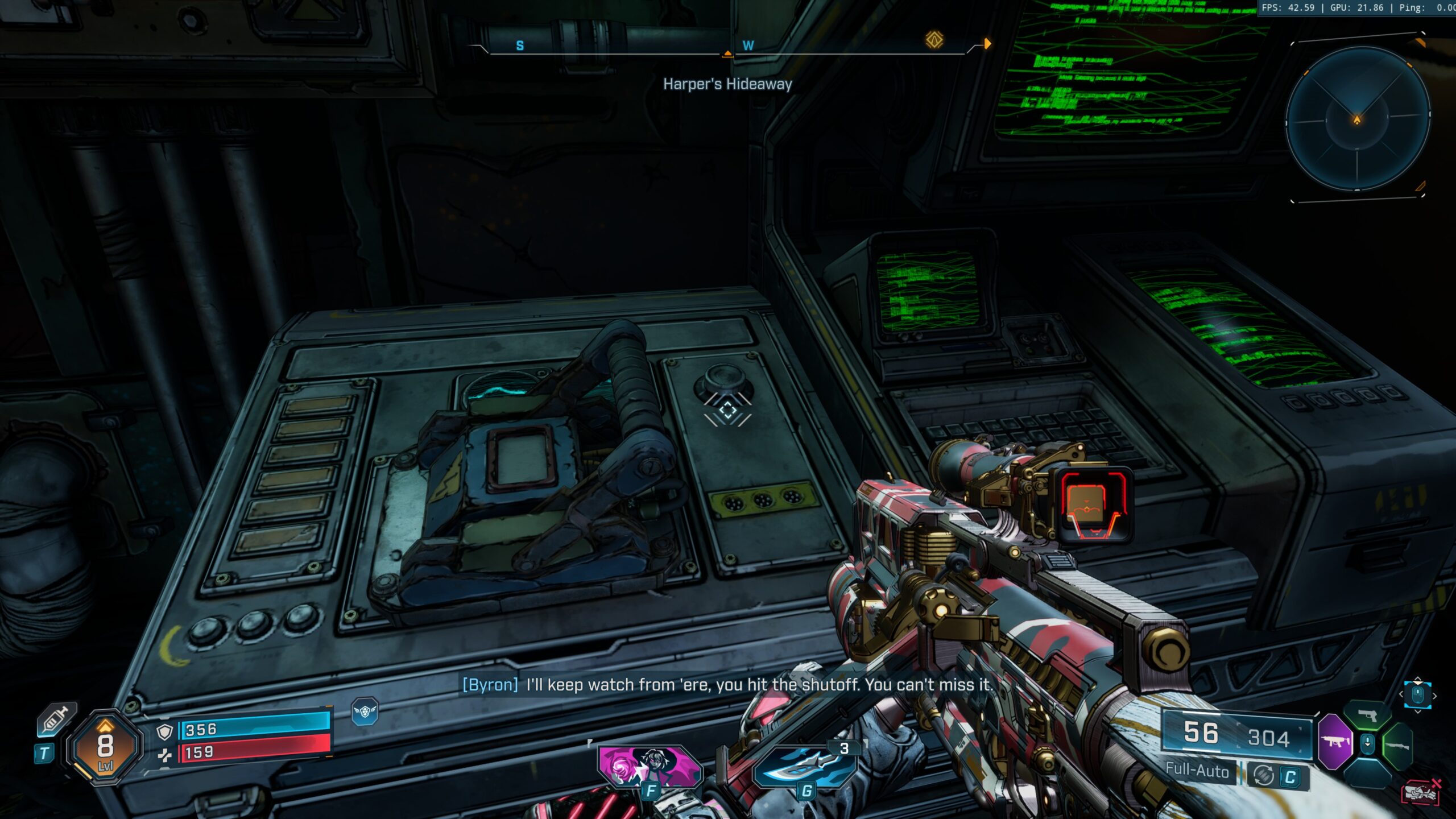Expand the chevron below the mouse indicator
Viewport: 1456px width, 819px height.
click(x=1419, y=711)
